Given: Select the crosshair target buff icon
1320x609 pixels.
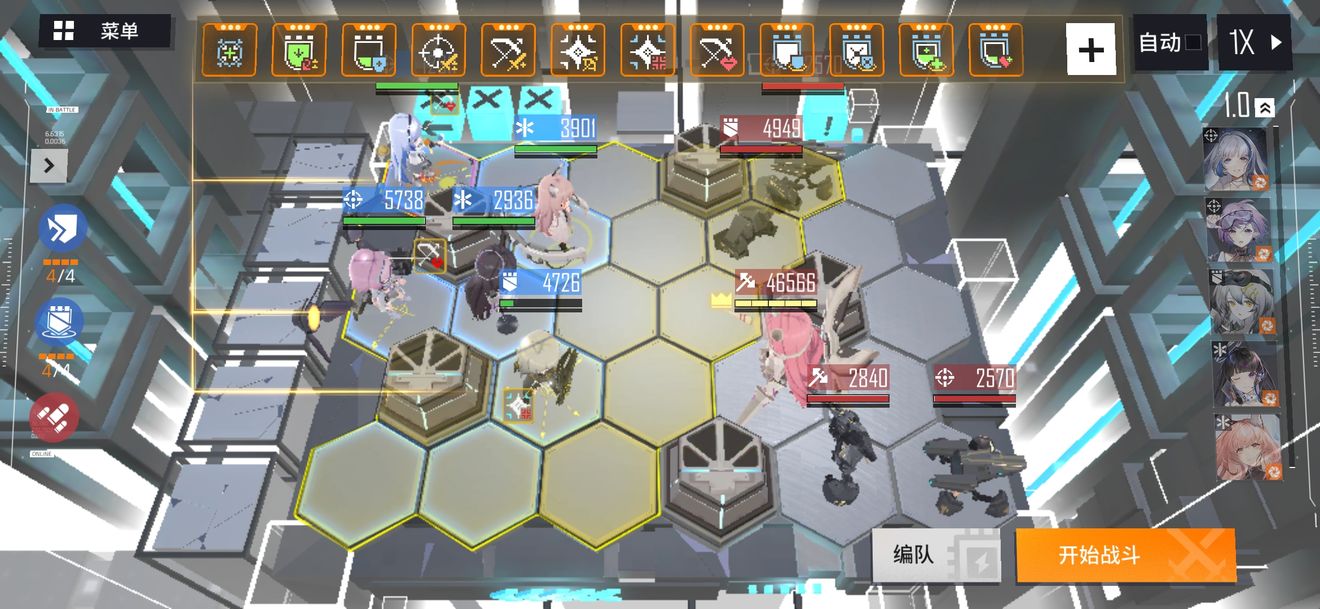Looking at the screenshot, I should coord(438,50).
